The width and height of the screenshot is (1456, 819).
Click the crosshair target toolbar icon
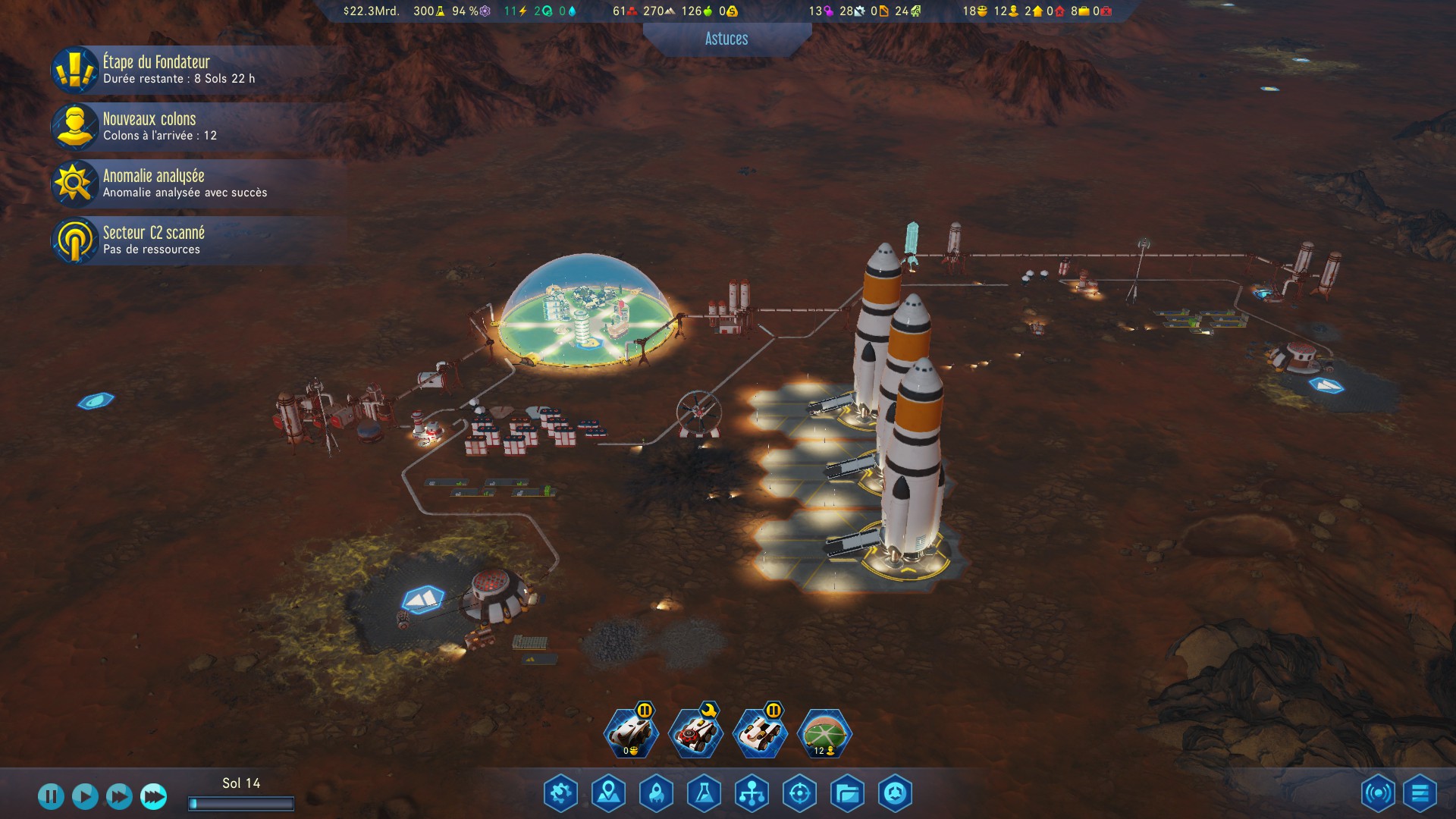800,794
